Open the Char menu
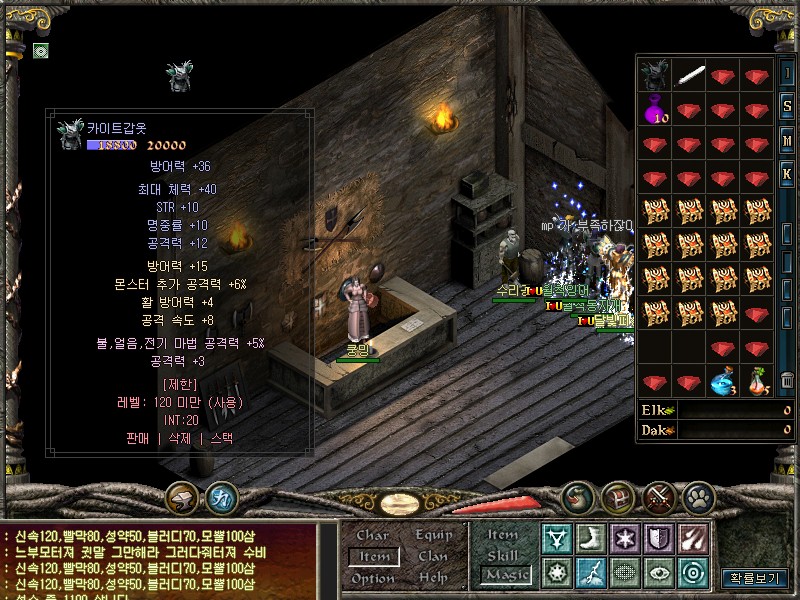800x600 pixels. [372, 535]
